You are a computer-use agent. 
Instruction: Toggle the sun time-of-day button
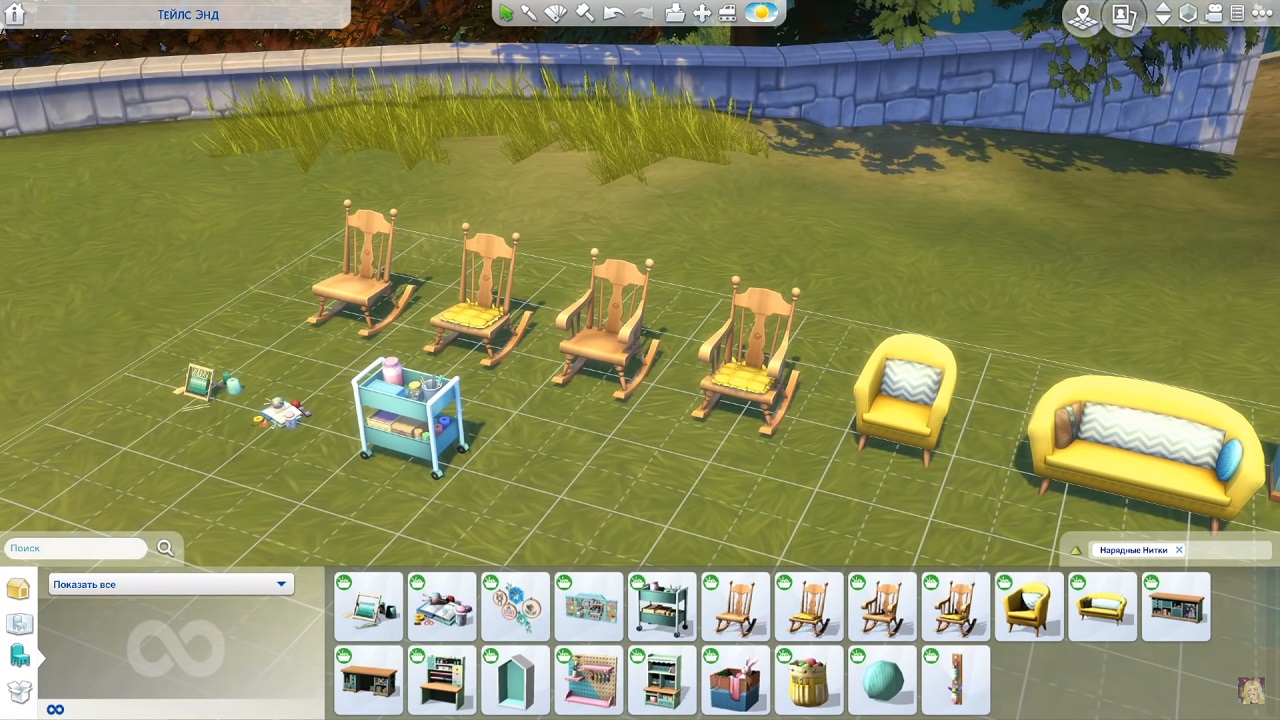click(x=762, y=13)
